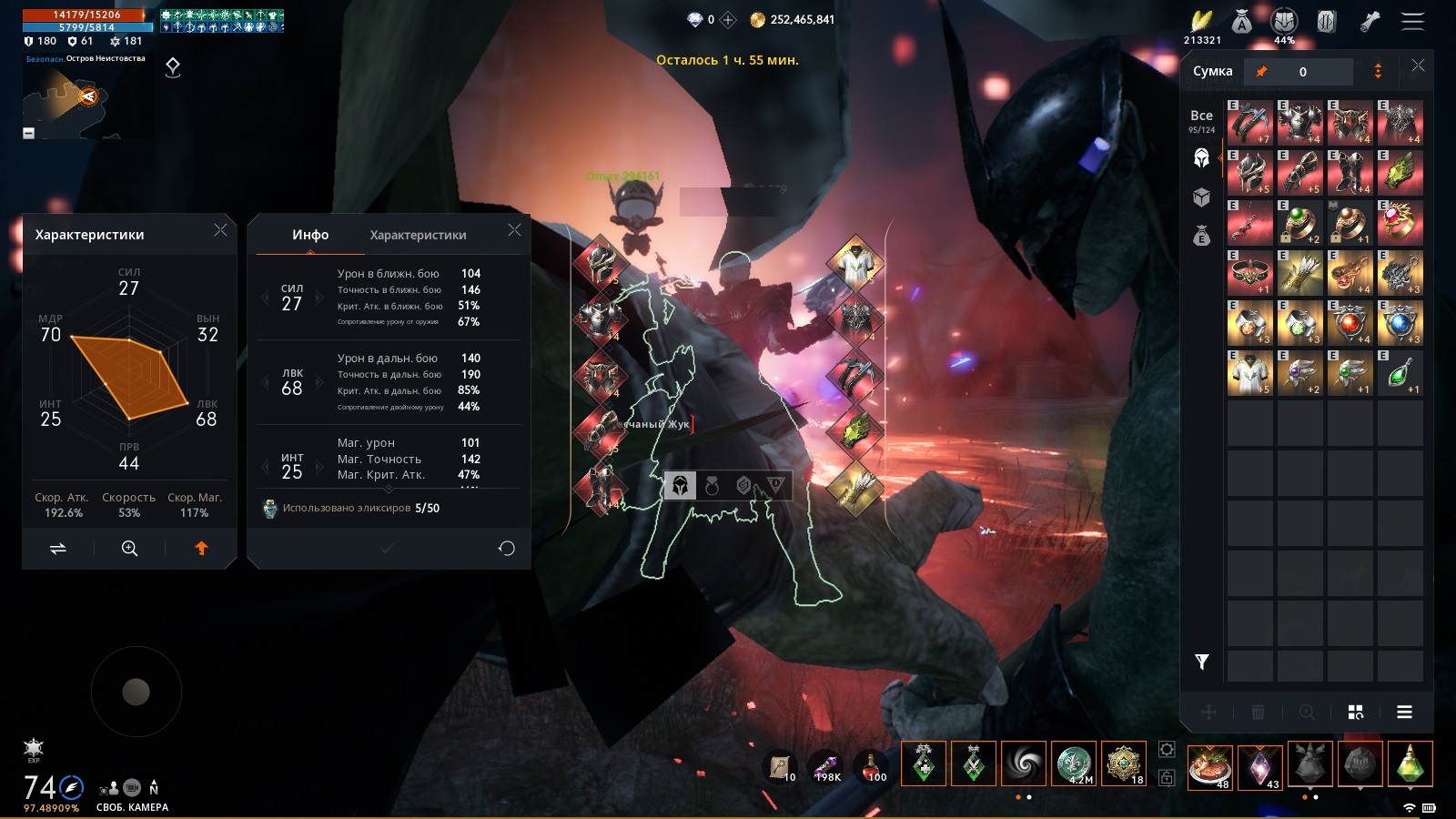Open the bag filter funnel icon
Image resolution: width=1456 pixels, height=819 pixels.
(x=1202, y=662)
